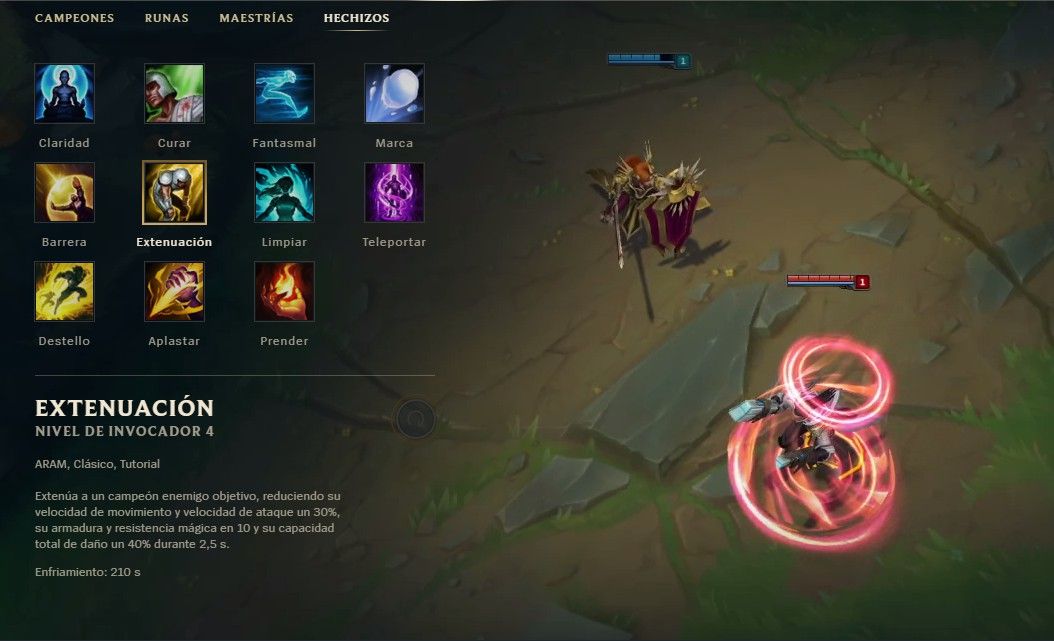View the Aplastar spell icon
The image size is (1054, 641).
coord(174,292)
